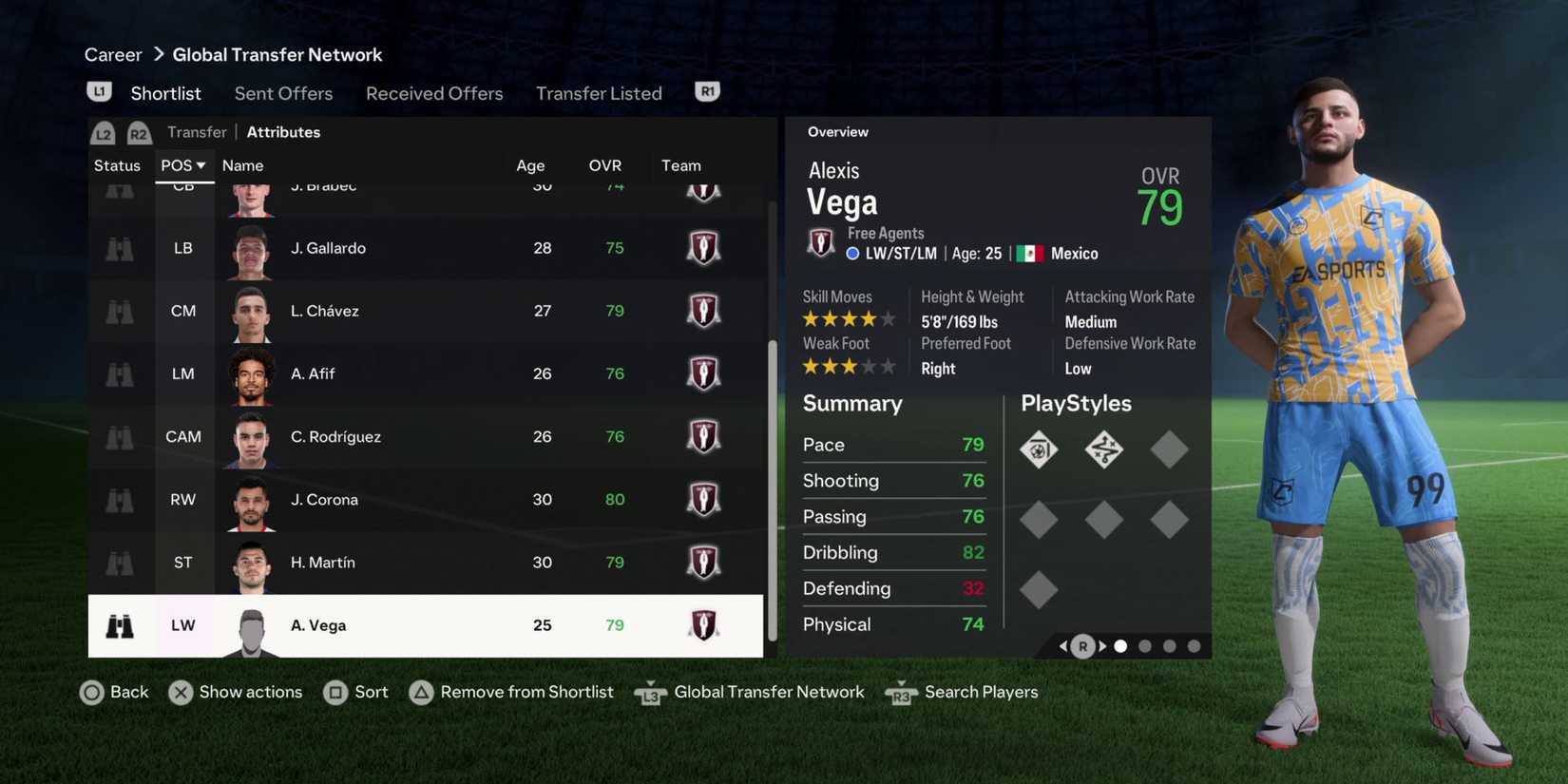This screenshot has height=784, width=1568.
Task: Advance to next overview page with right arrow
Action: [1101, 645]
